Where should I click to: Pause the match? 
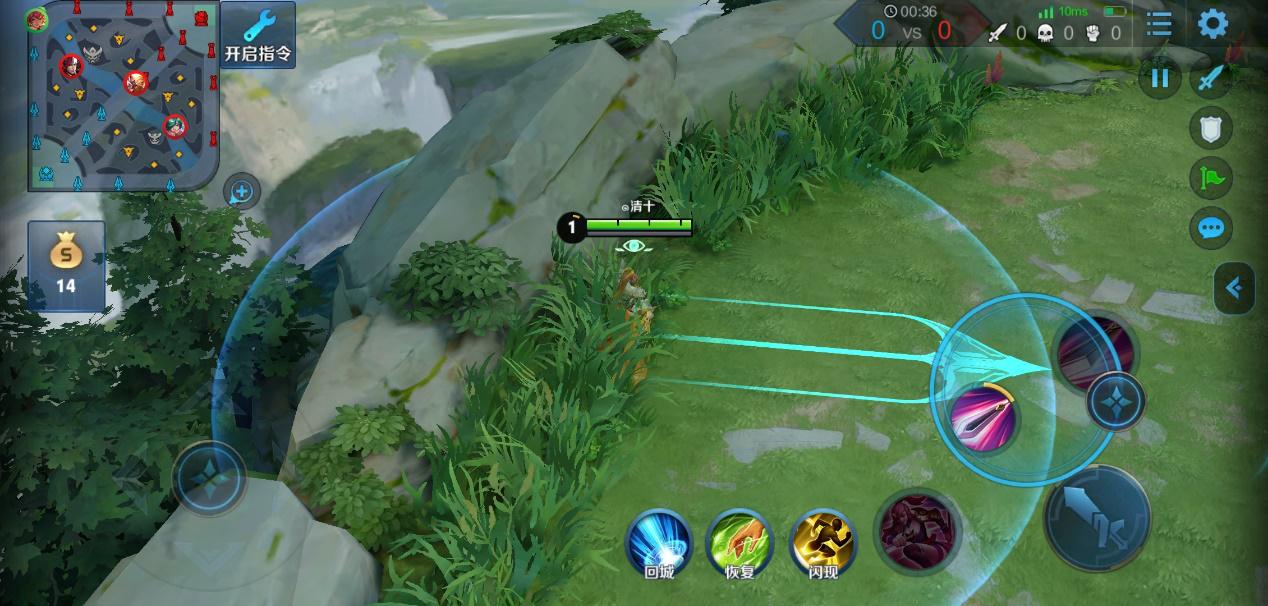pos(1160,78)
